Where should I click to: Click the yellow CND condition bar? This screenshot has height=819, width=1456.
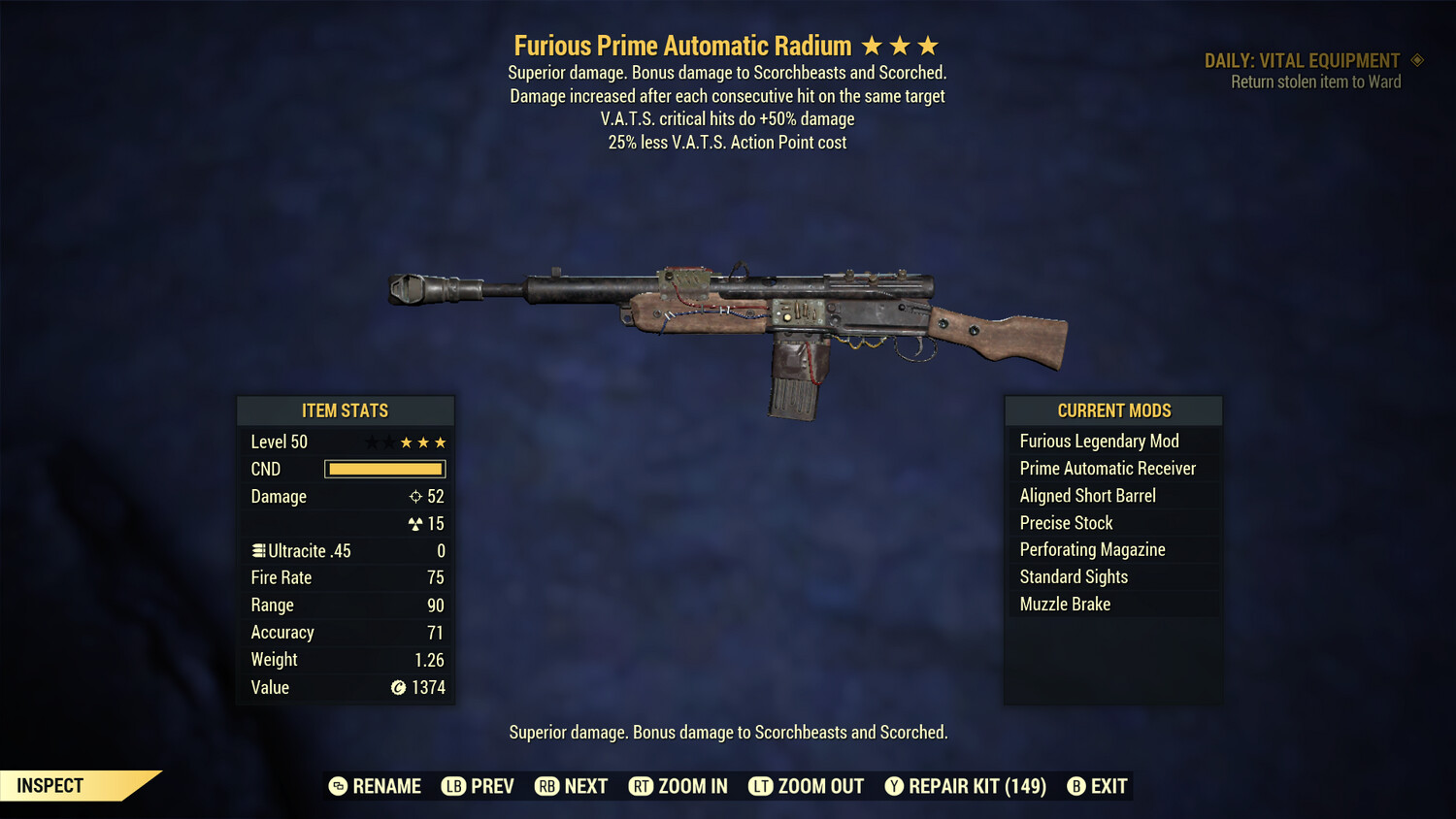point(384,469)
